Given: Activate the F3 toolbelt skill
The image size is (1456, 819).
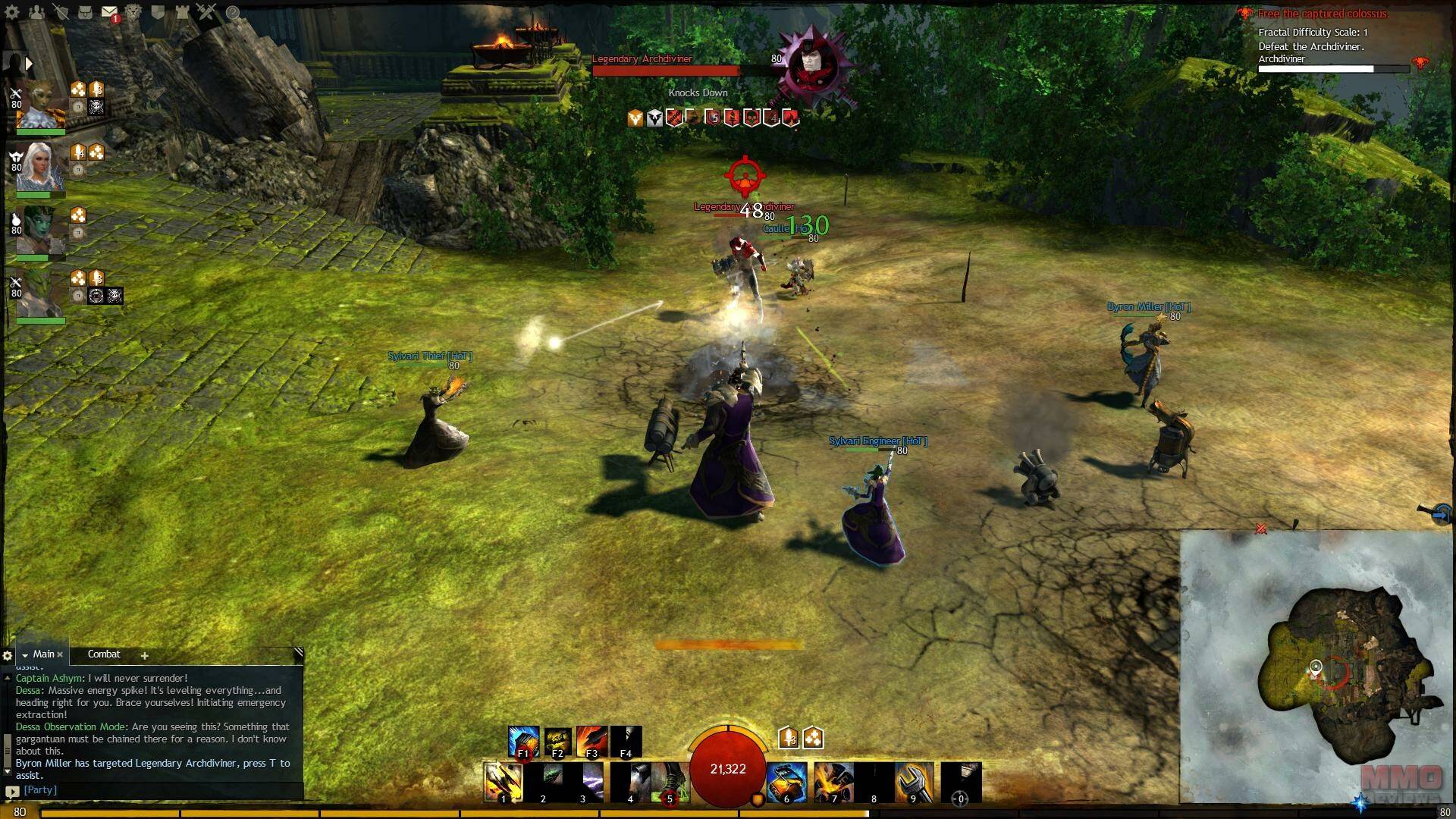Looking at the screenshot, I should 591,741.
